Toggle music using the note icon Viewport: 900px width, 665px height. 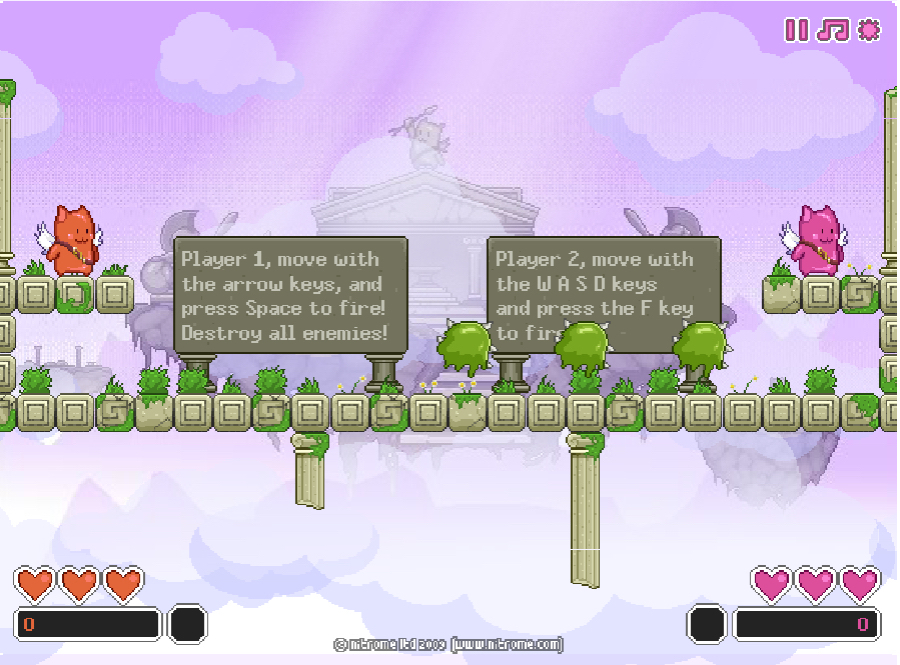click(x=832, y=30)
